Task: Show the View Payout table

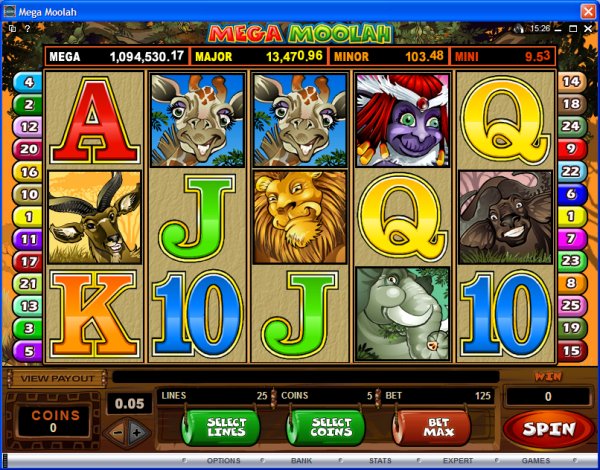Action: click(x=57, y=378)
